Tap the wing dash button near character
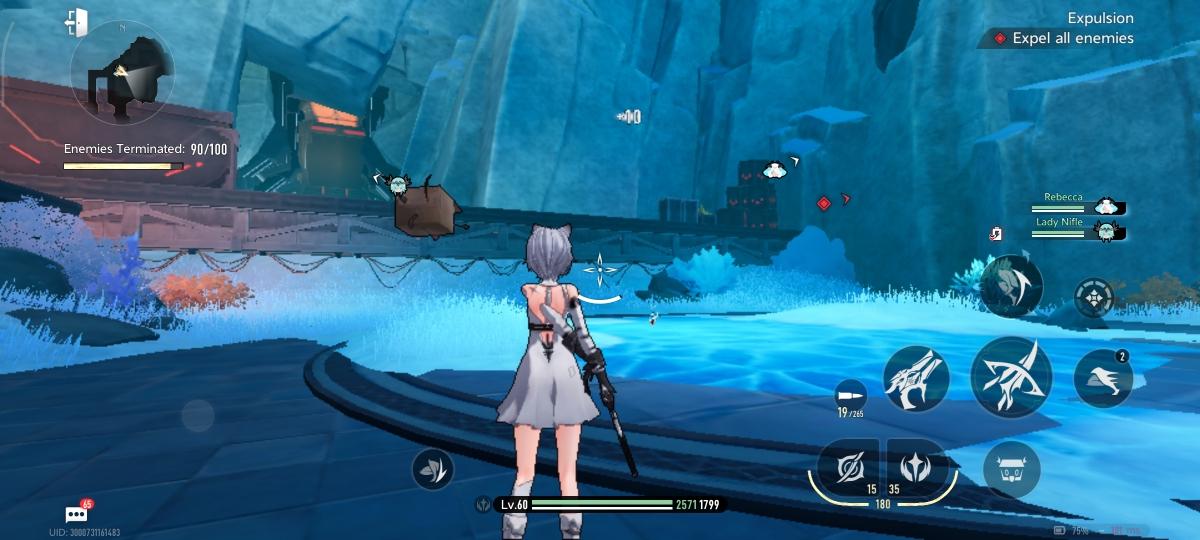The image size is (1200, 540). click(x=432, y=469)
